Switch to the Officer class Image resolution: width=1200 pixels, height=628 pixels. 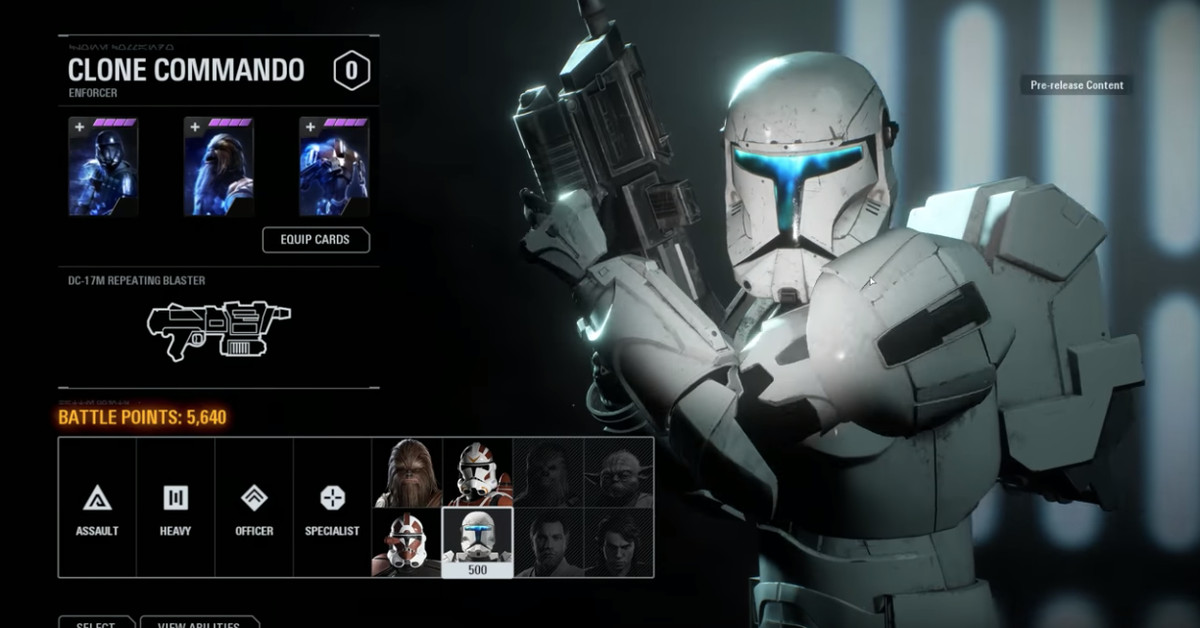(254, 508)
